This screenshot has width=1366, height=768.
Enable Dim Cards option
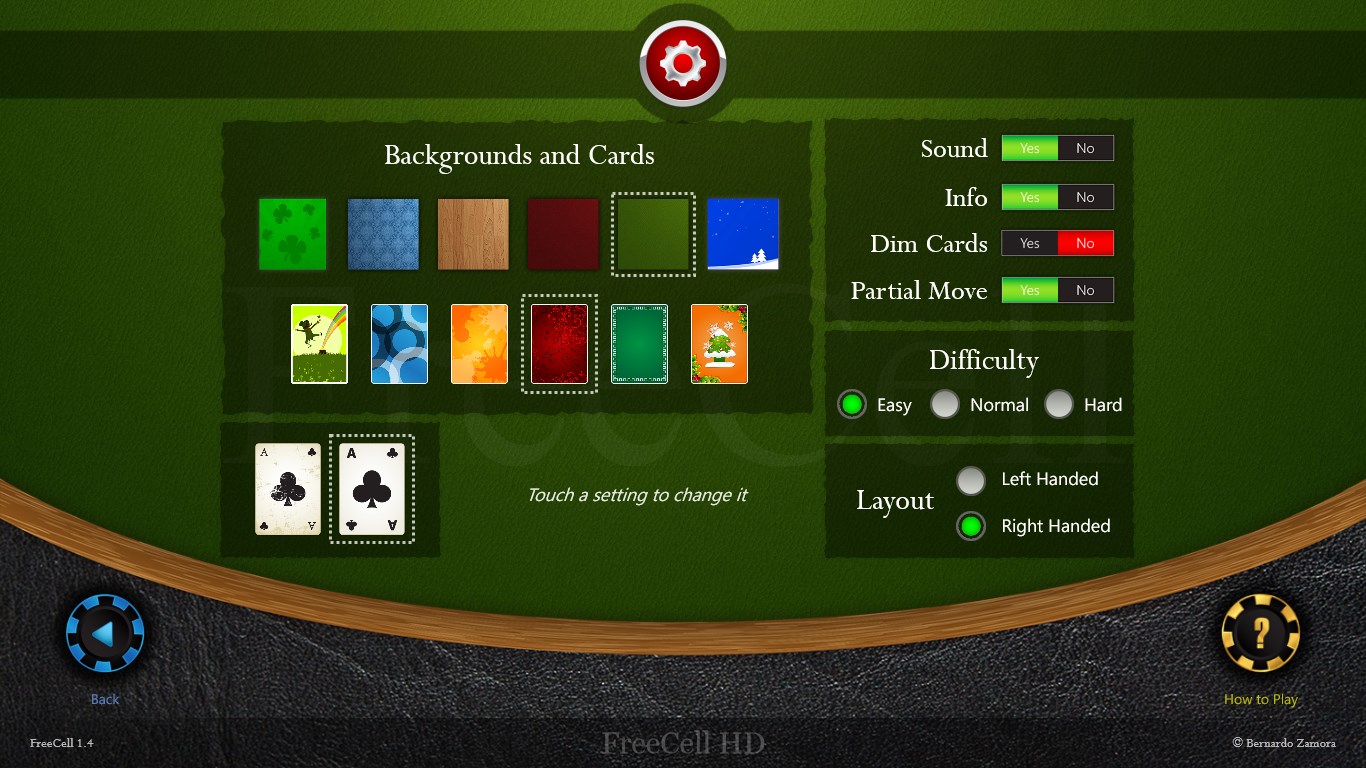[1029, 243]
